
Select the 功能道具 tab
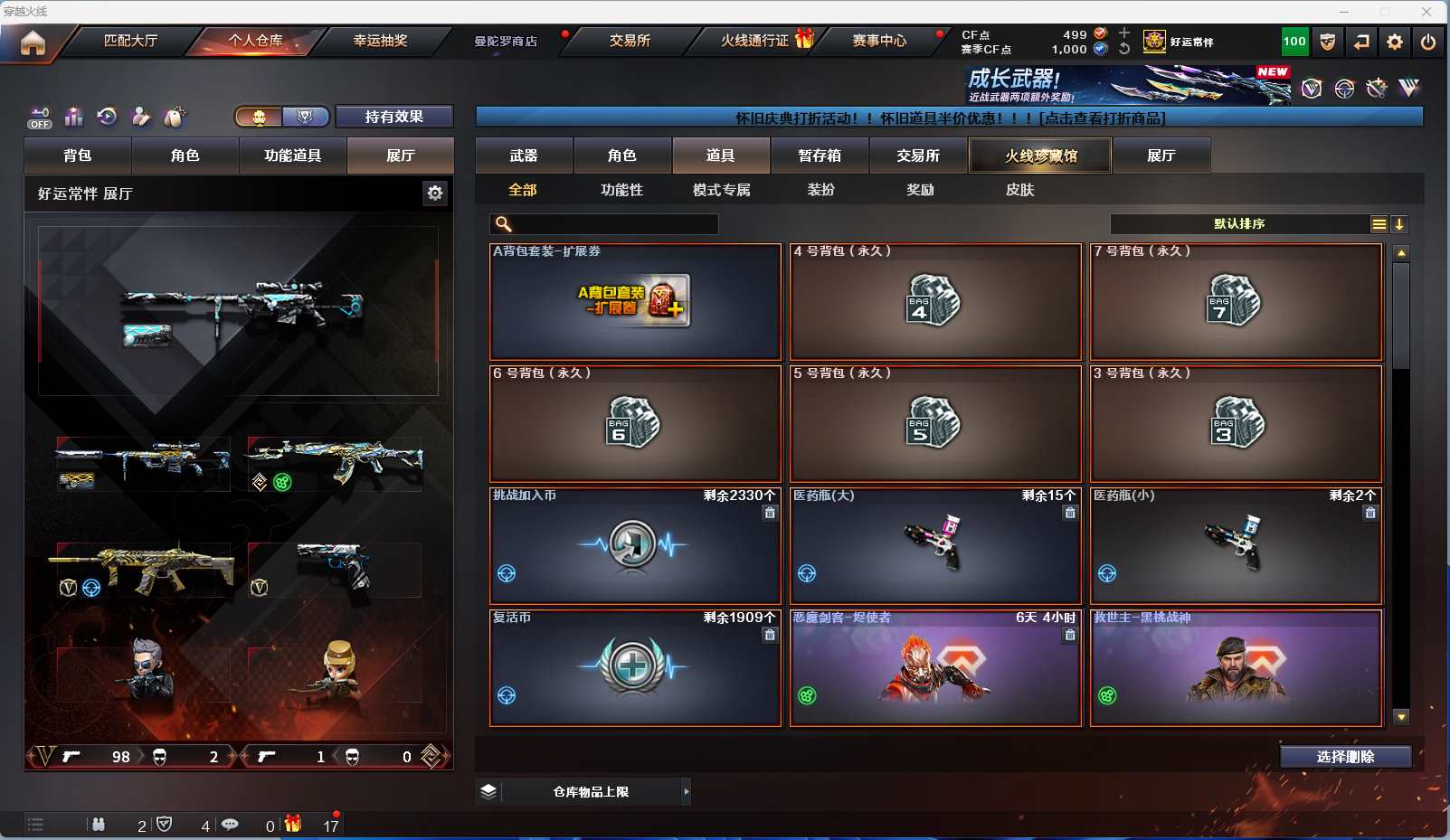[x=292, y=156]
